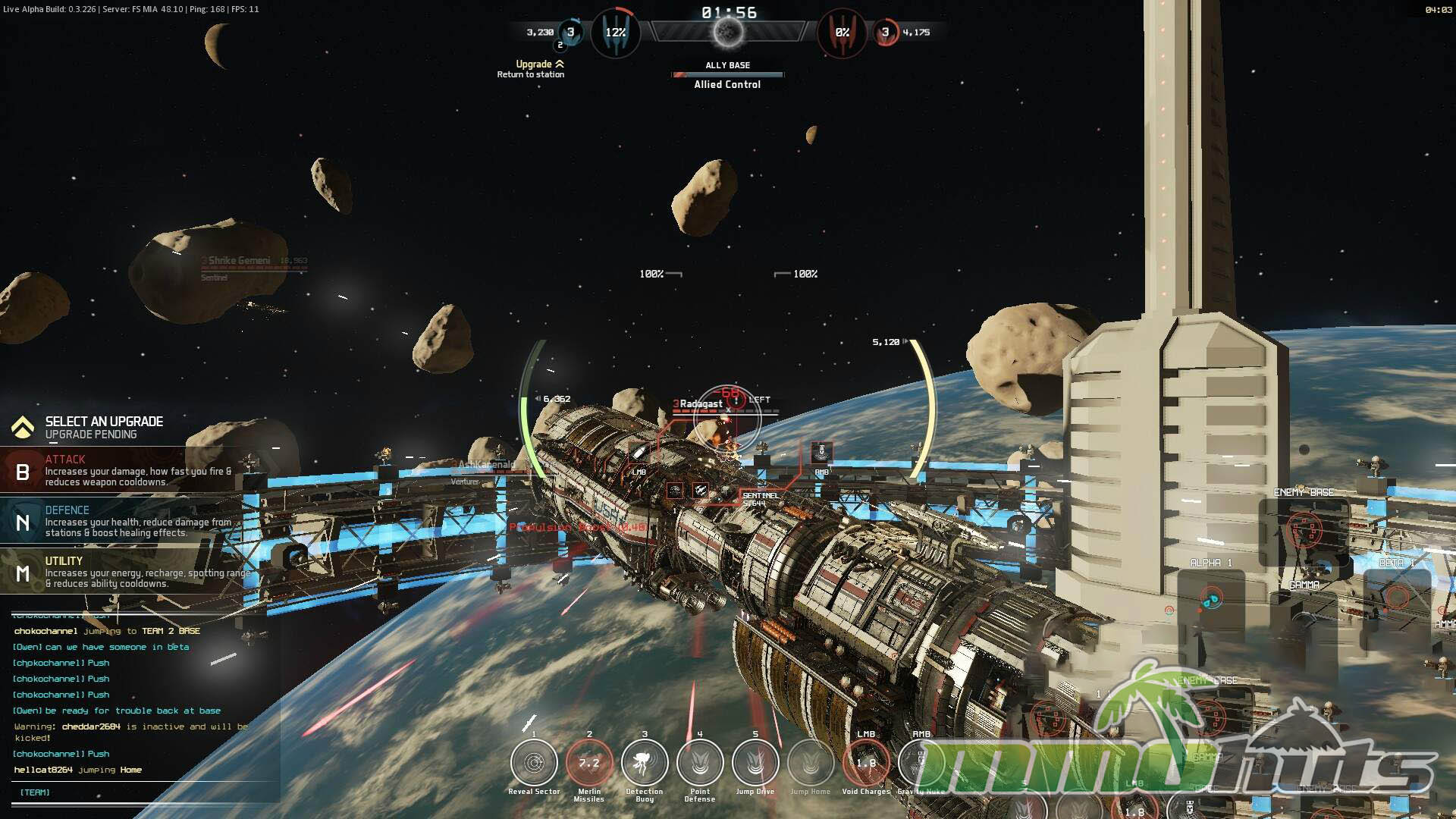Fire the Merlin Missiles ability
1456x819 pixels.
[589, 763]
